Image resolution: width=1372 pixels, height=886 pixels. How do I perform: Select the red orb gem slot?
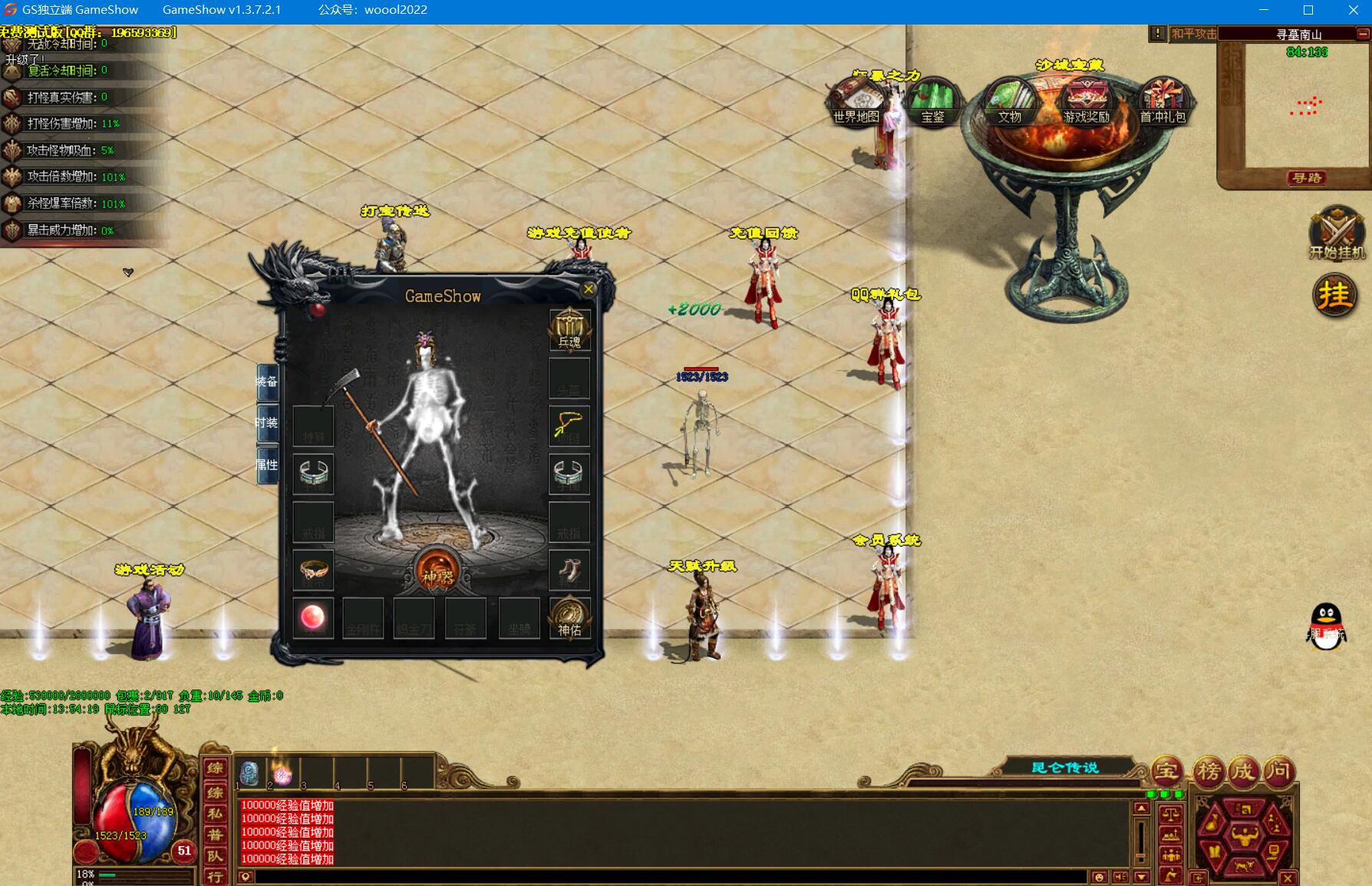click(313, 617)
